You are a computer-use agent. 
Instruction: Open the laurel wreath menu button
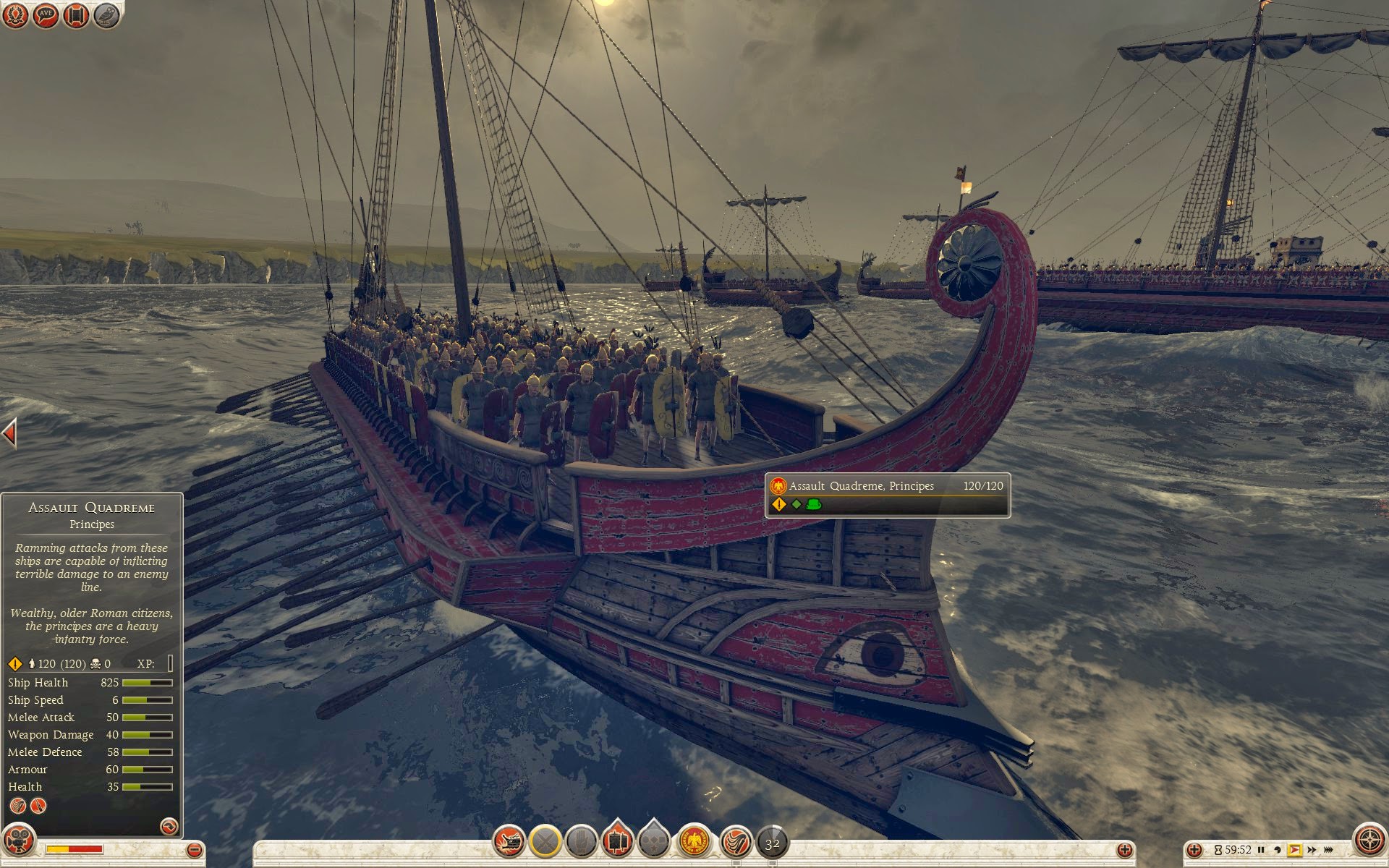[15, 15]
